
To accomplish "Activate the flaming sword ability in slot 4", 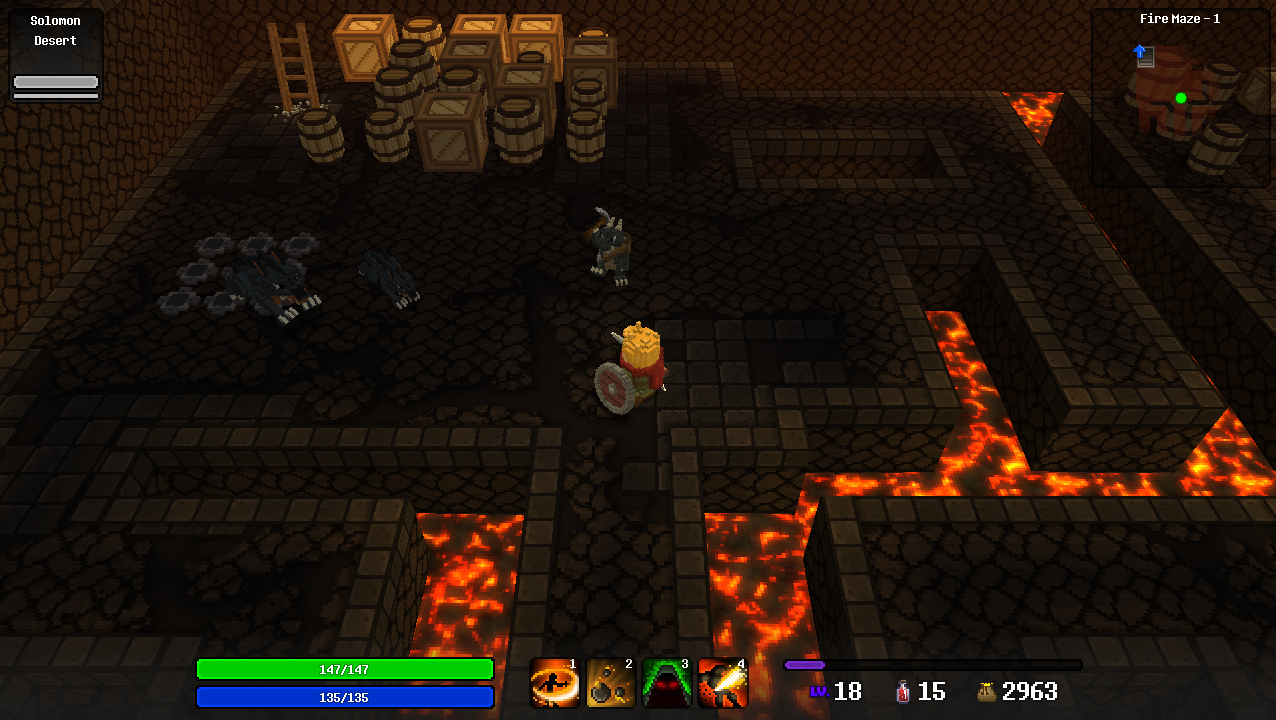I will (x=723, y=683).
